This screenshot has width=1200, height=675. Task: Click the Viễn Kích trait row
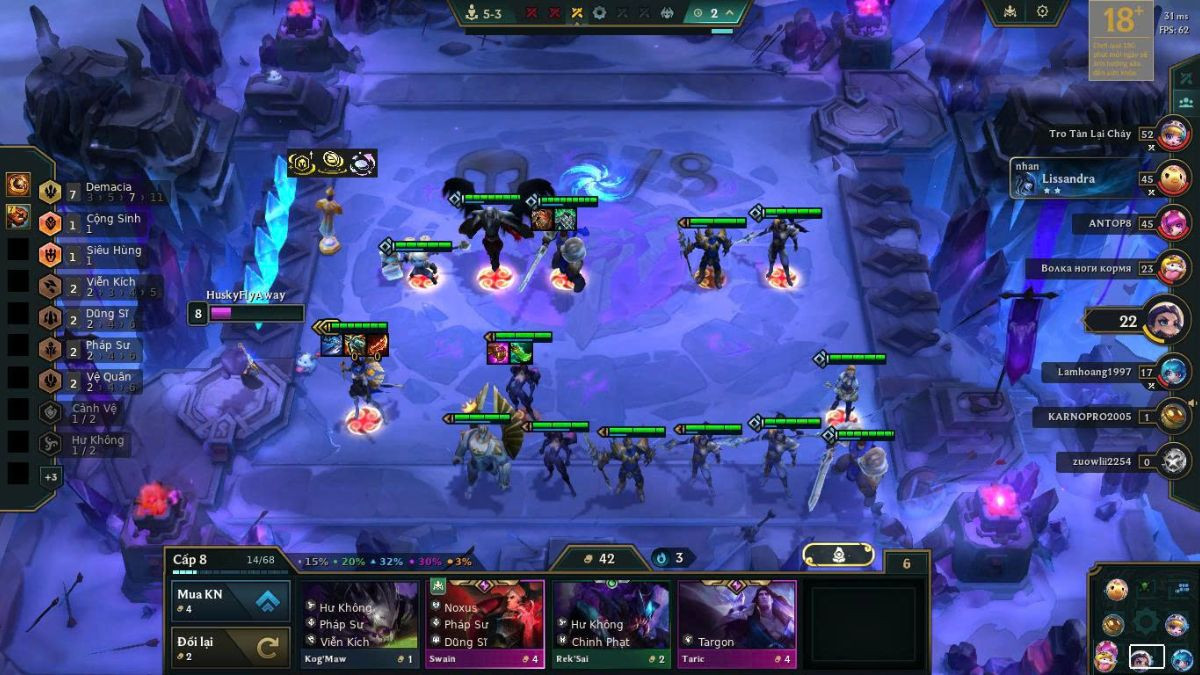(x=100, y=287)
